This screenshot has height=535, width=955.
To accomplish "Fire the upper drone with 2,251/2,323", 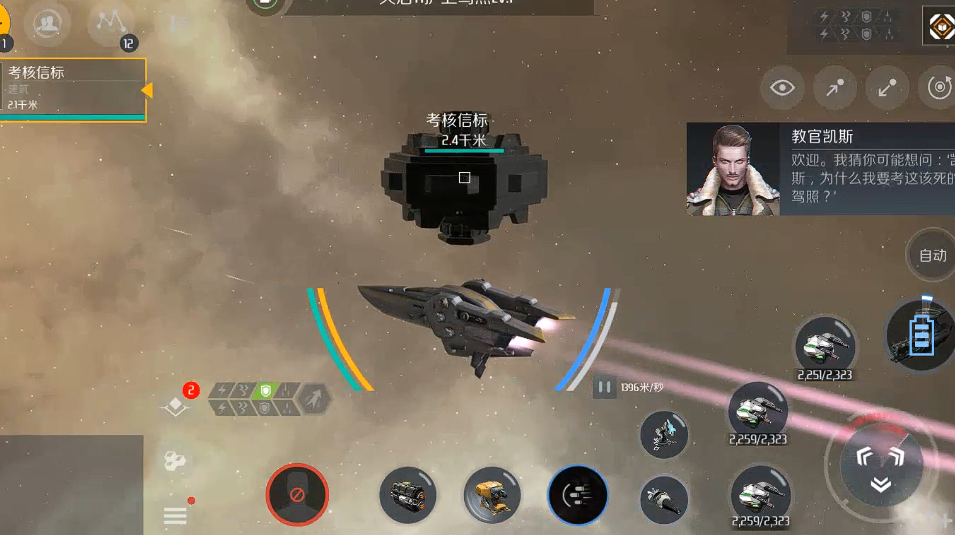I will click(x=825, y=346).
